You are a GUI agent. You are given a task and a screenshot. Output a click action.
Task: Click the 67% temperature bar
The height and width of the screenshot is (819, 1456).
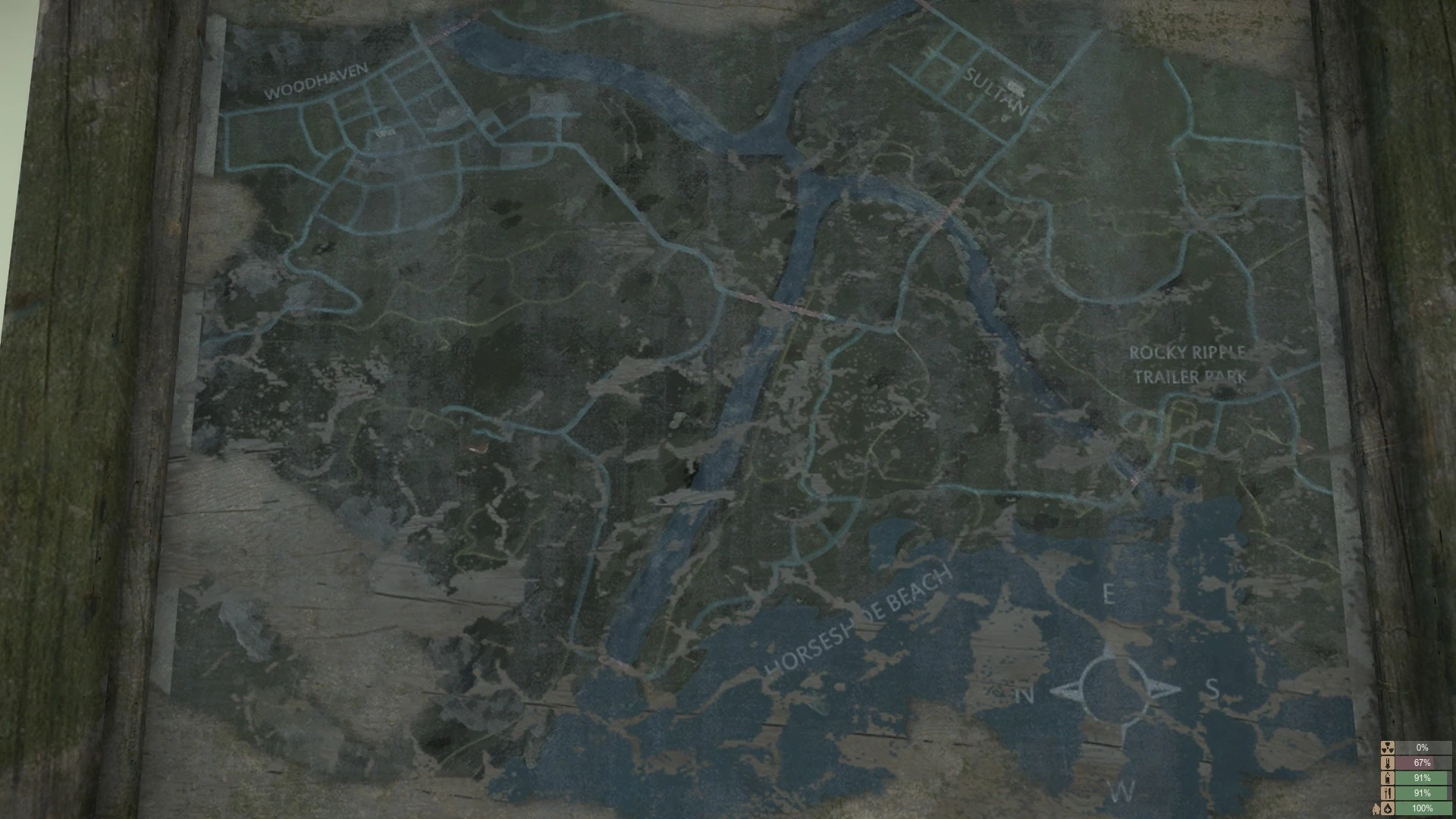pyautogui.click(x=1423, y=763)
